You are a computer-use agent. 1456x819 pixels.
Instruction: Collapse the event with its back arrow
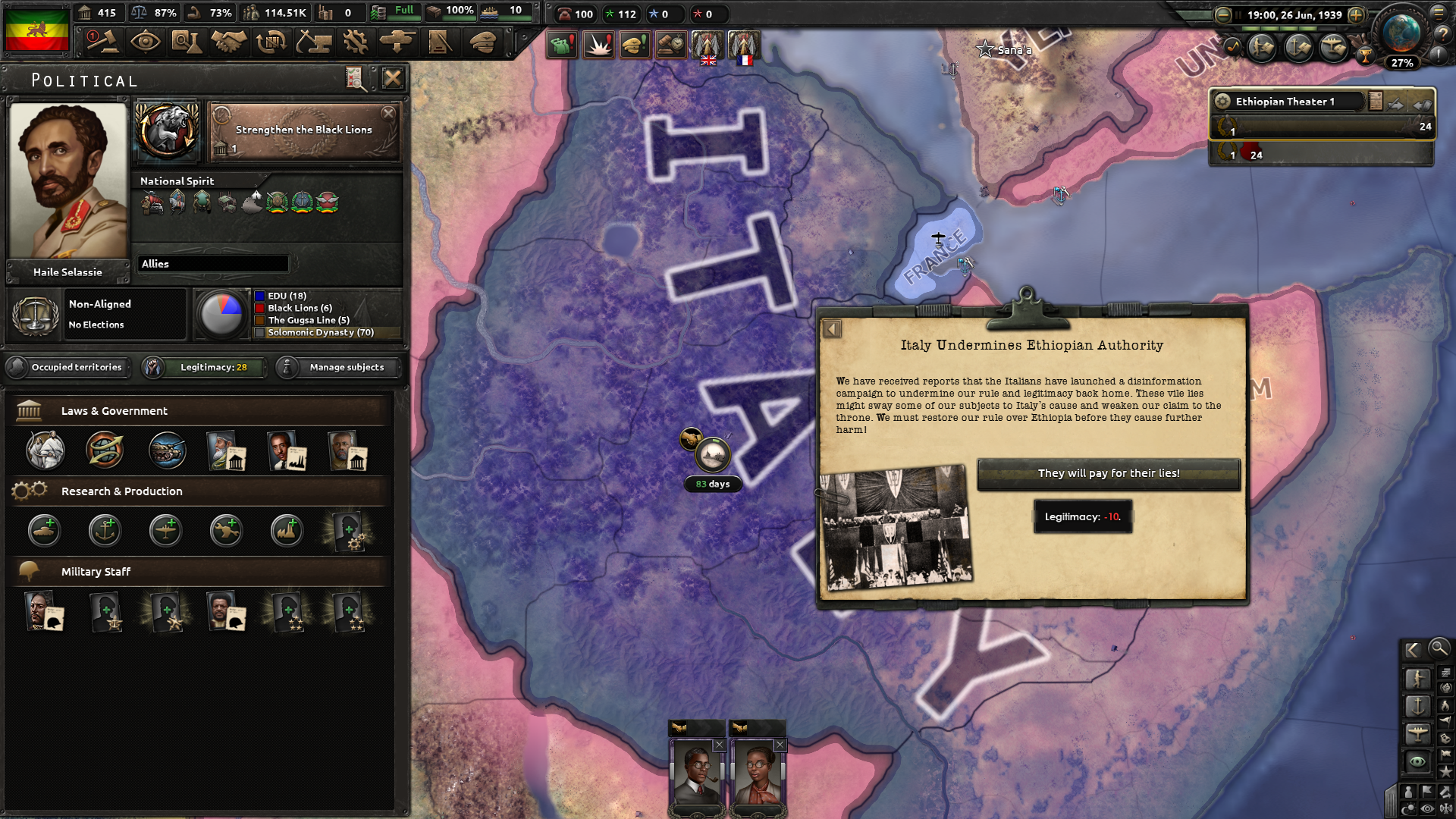[833, 328]
